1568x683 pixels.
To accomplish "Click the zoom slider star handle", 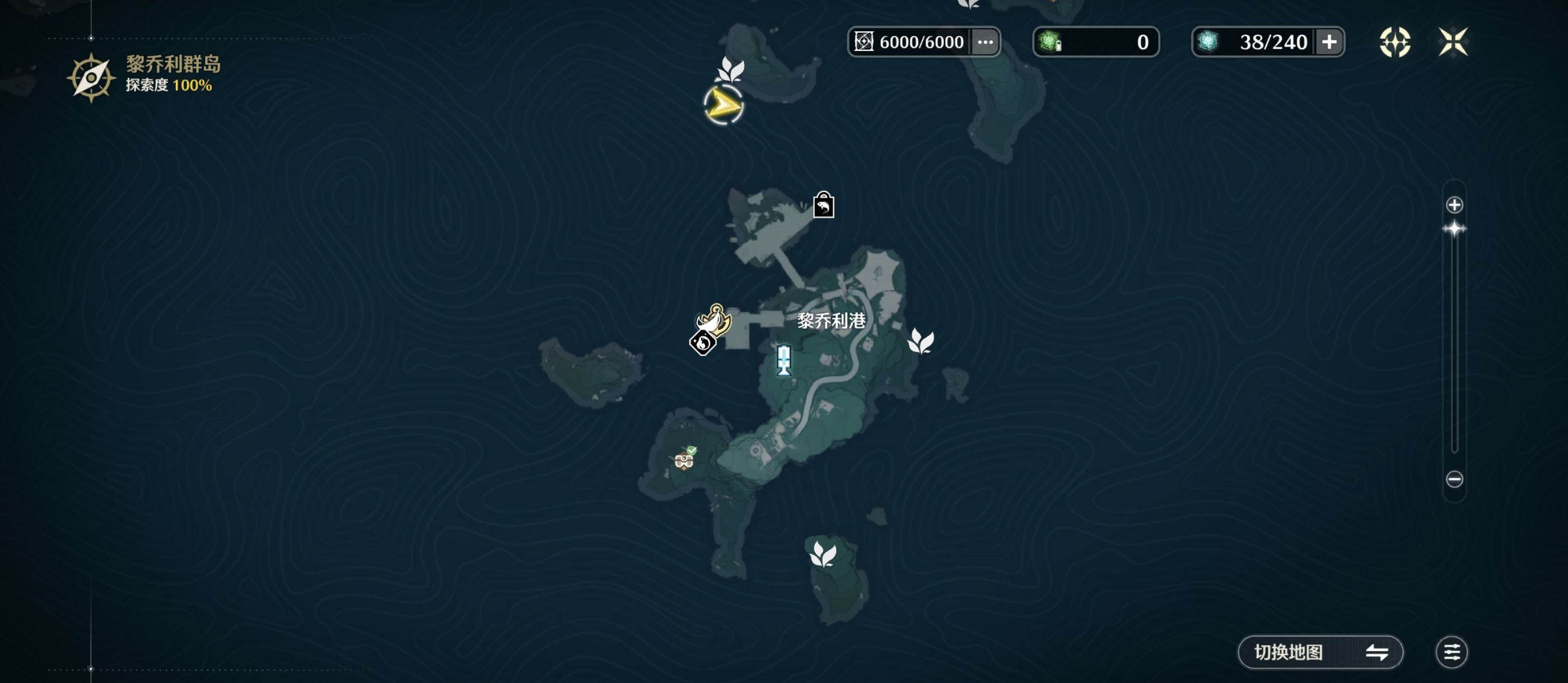I will click(1454, 230).
